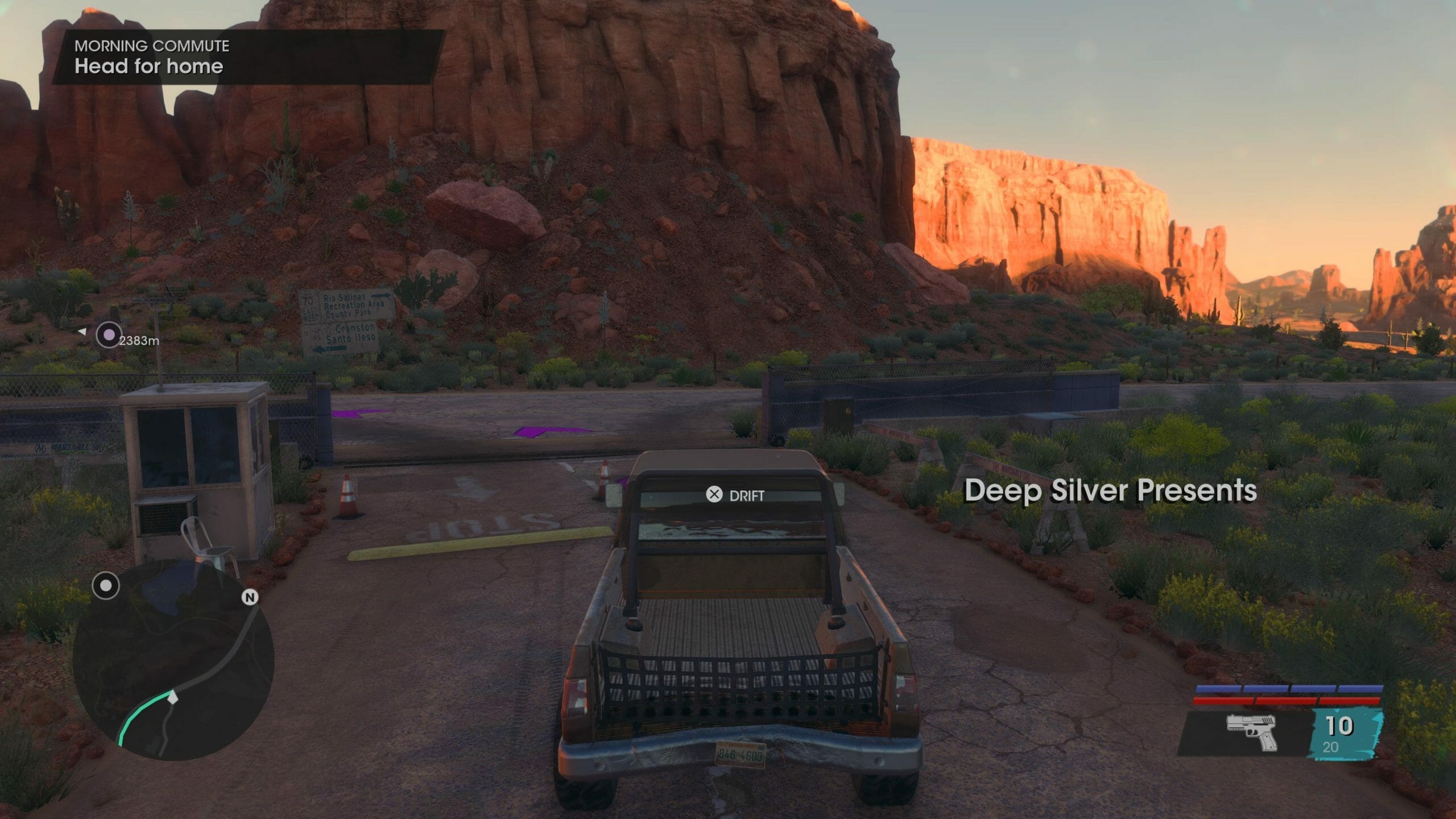Image resolution: width=1456 pixels, height=819 pixels.
Task: Click the circular minimap
Action: tap(173, 660)
